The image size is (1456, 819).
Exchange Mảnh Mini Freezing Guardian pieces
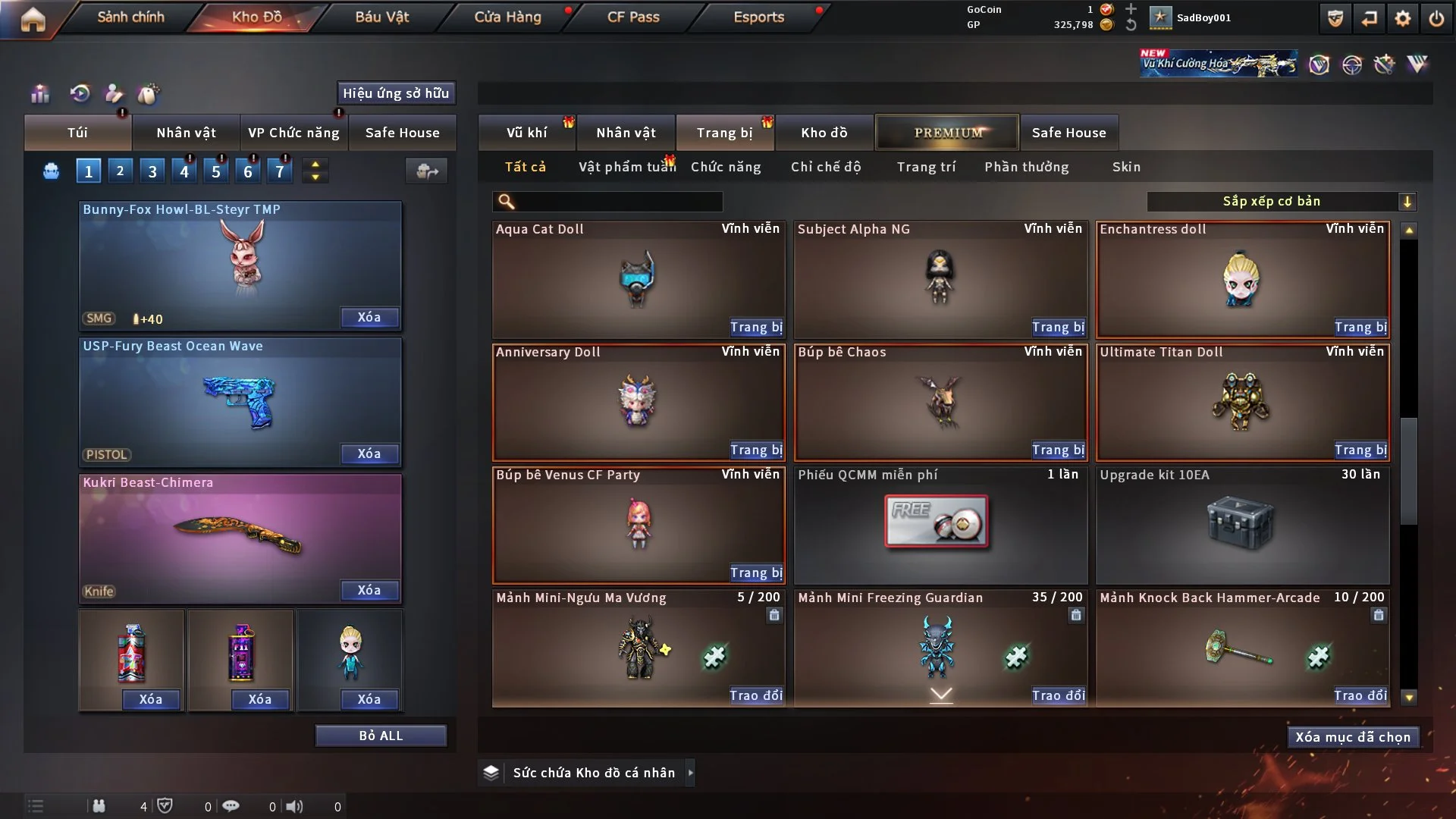[1058, 695]
